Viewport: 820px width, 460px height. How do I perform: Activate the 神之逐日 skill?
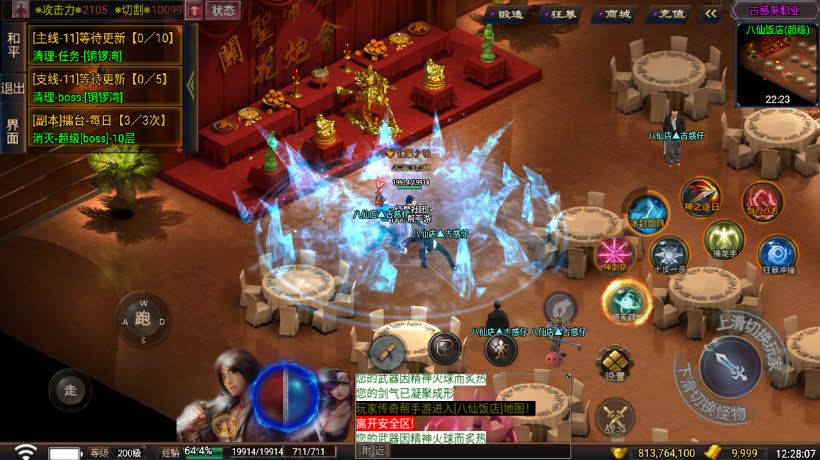699,197
